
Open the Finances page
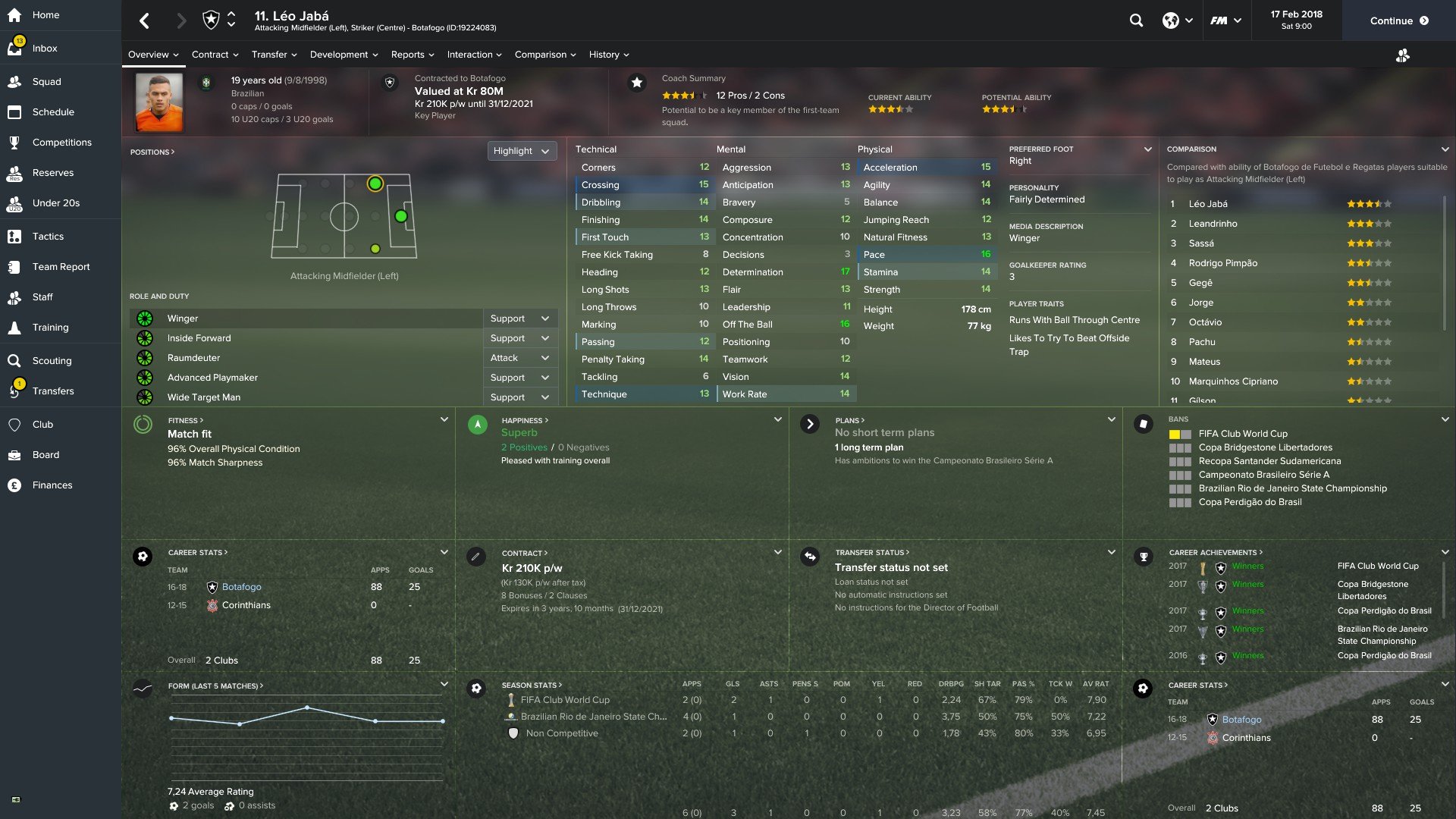[x=52, y=485]
